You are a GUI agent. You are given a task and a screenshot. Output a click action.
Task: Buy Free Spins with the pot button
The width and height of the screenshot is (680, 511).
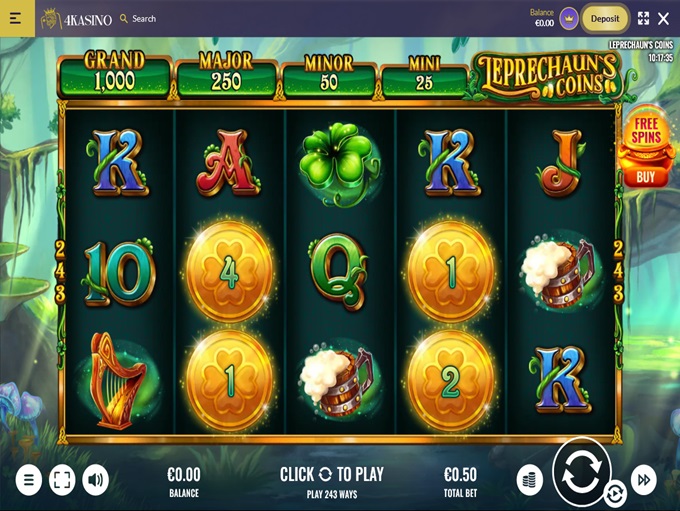pyautogui.click(x=646, y=150)
